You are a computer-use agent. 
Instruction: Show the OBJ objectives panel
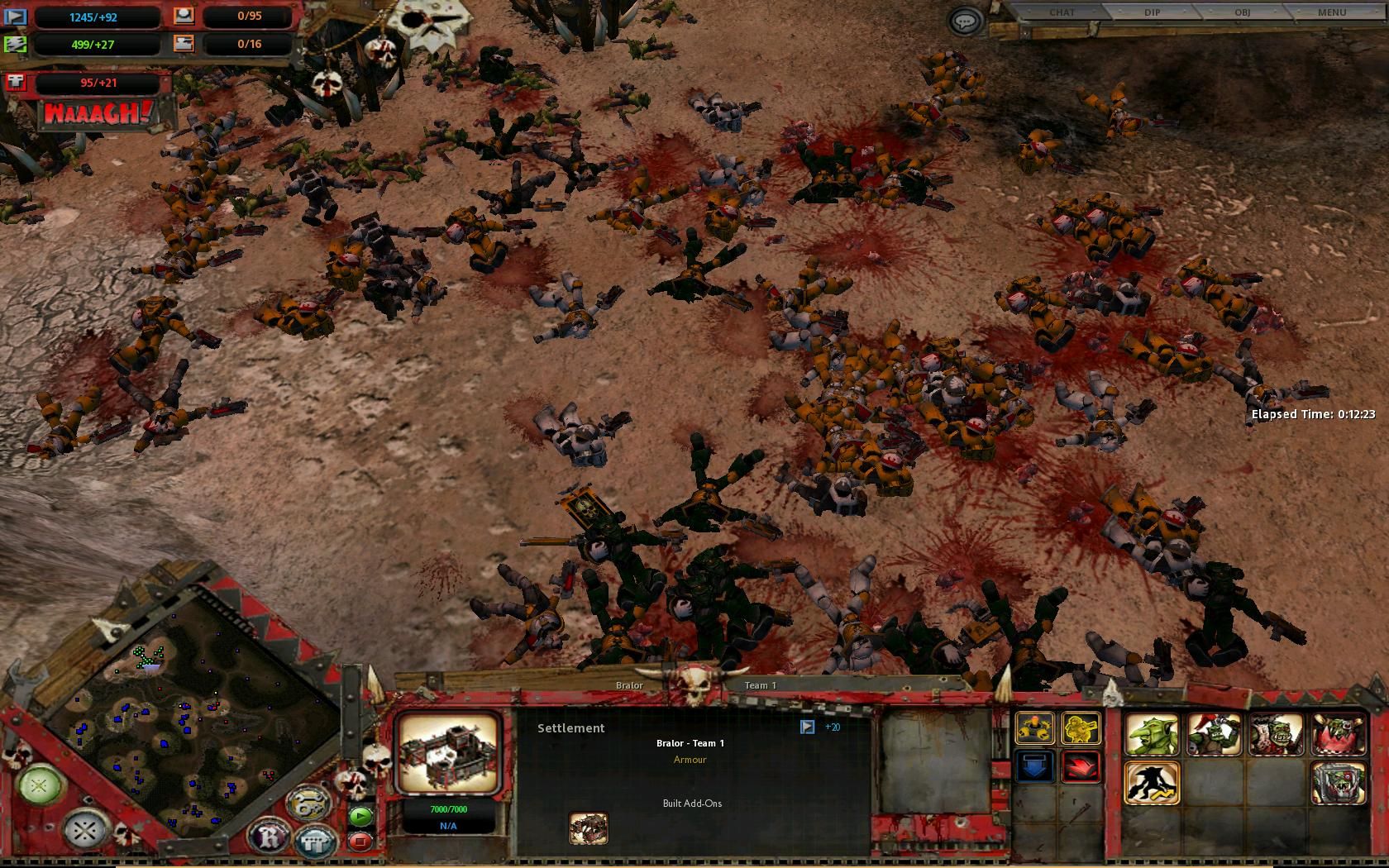click(1242, 12)
